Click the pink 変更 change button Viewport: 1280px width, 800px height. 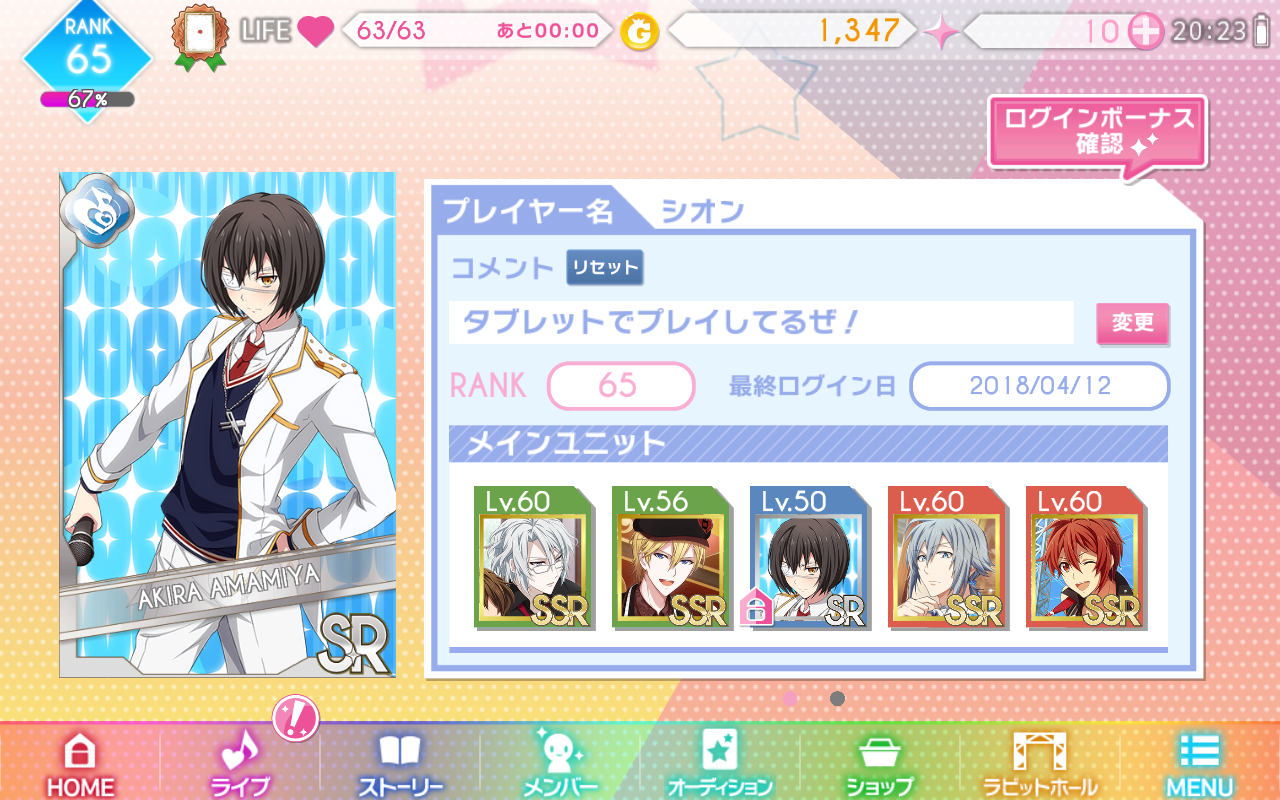click(1132, 323)
